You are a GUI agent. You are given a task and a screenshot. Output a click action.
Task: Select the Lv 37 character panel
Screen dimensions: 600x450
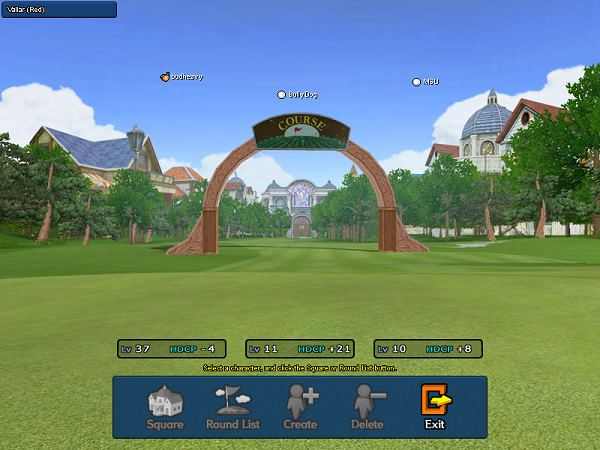click(x=171, y=349)
